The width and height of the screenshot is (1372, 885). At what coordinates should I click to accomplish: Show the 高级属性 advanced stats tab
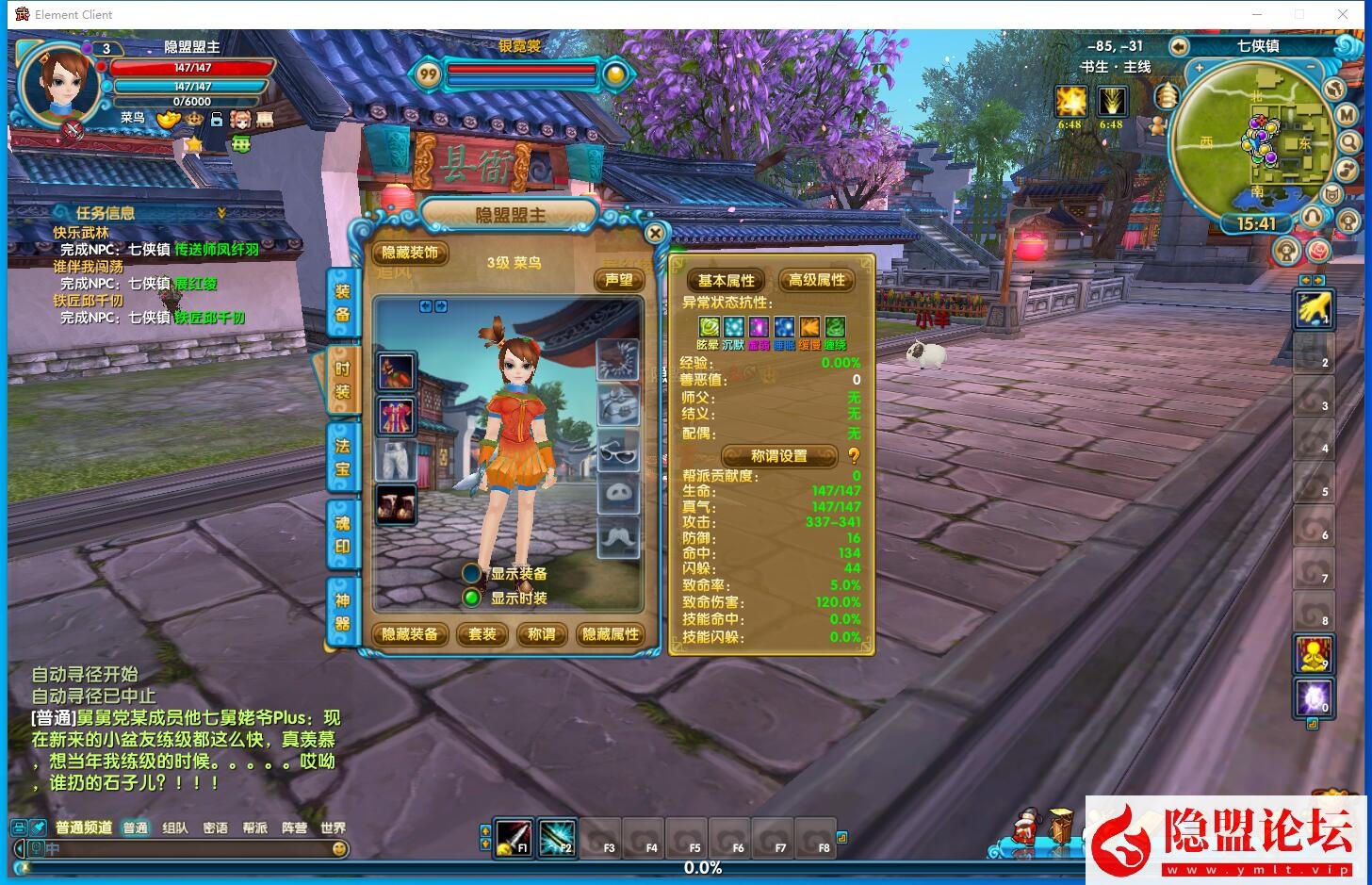click(x=816, y=280)
